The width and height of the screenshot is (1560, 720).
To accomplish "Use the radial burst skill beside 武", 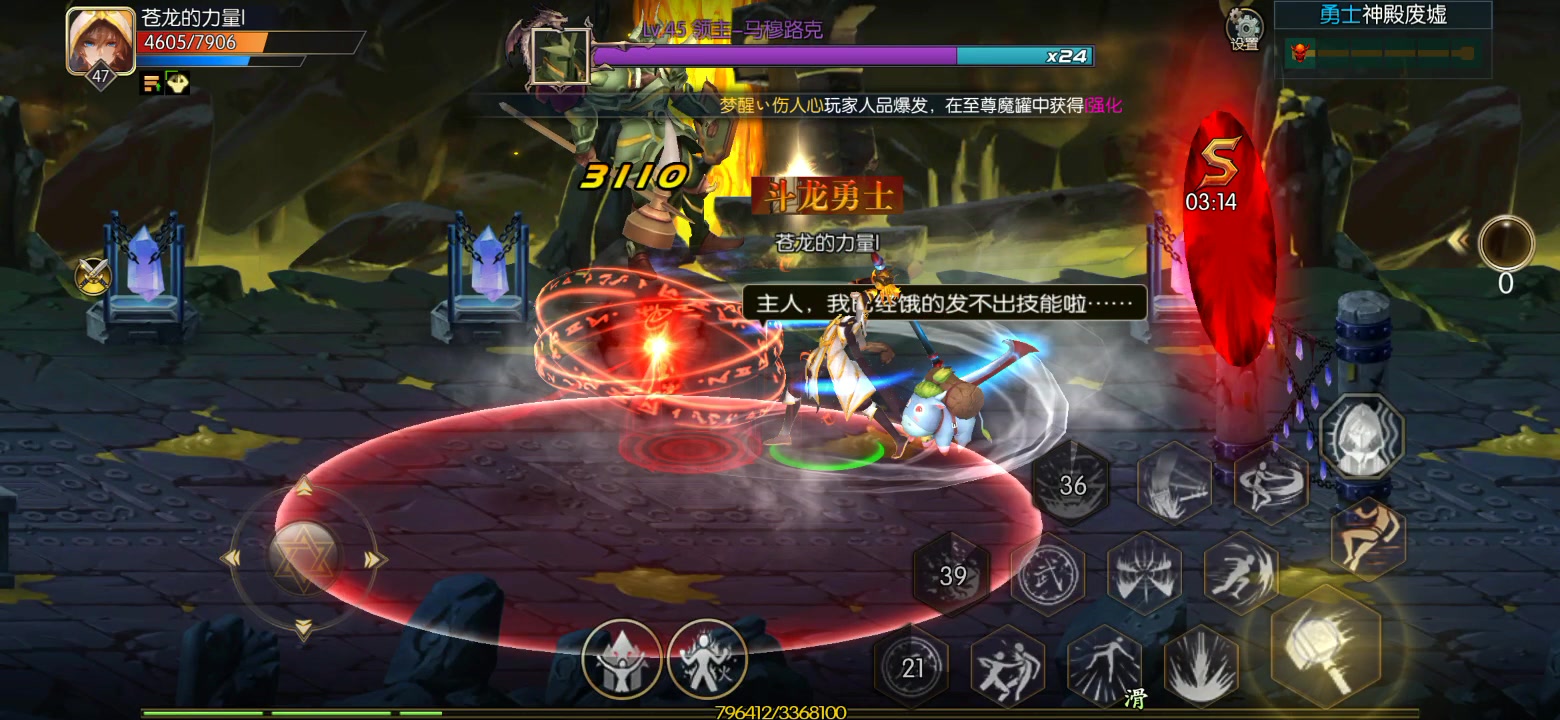I will tap(1144, 574).
